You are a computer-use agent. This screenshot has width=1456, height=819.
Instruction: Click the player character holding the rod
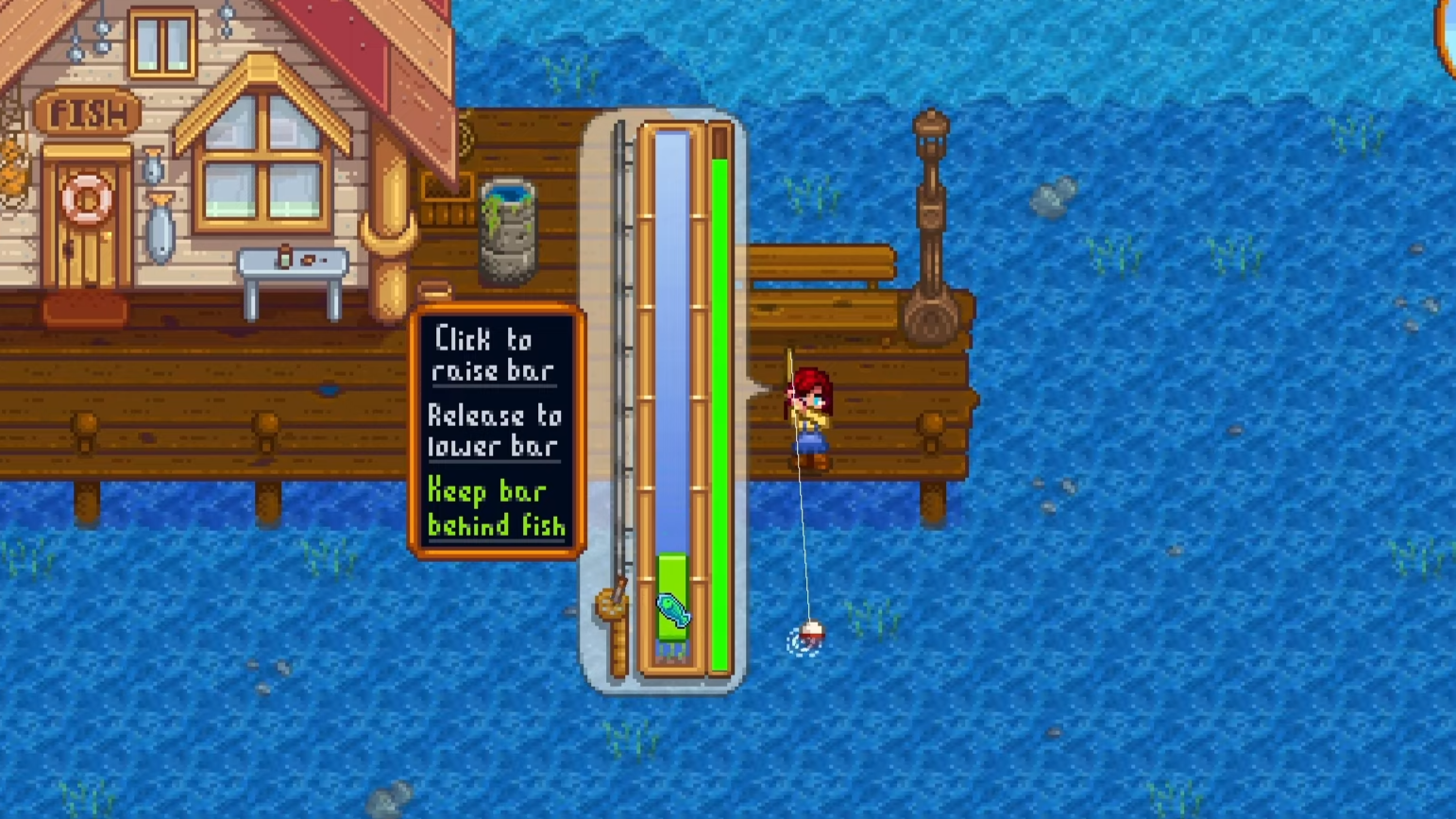coord(810,416)
